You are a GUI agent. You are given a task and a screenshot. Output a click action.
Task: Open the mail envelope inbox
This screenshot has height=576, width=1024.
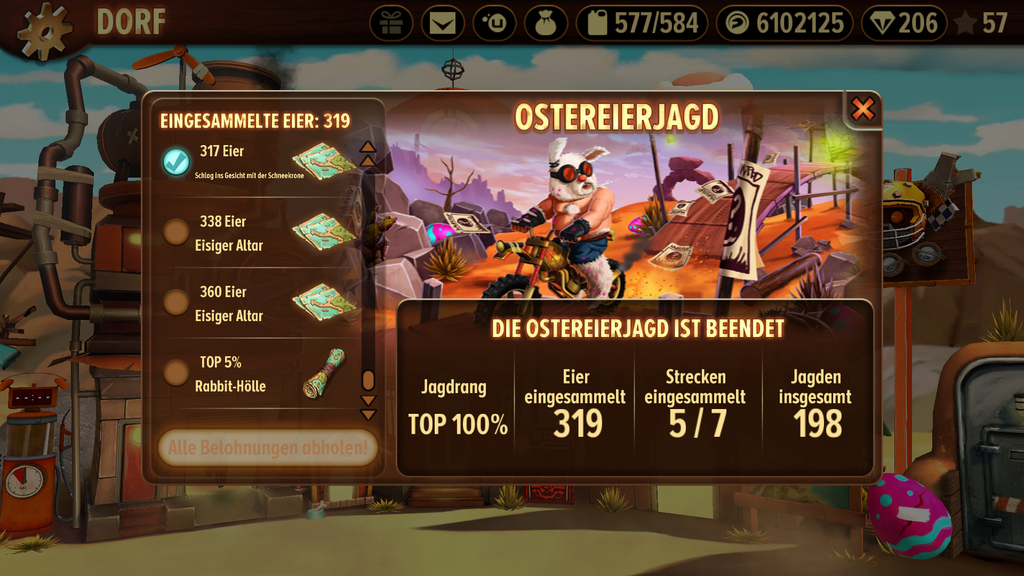click(443, 23)
